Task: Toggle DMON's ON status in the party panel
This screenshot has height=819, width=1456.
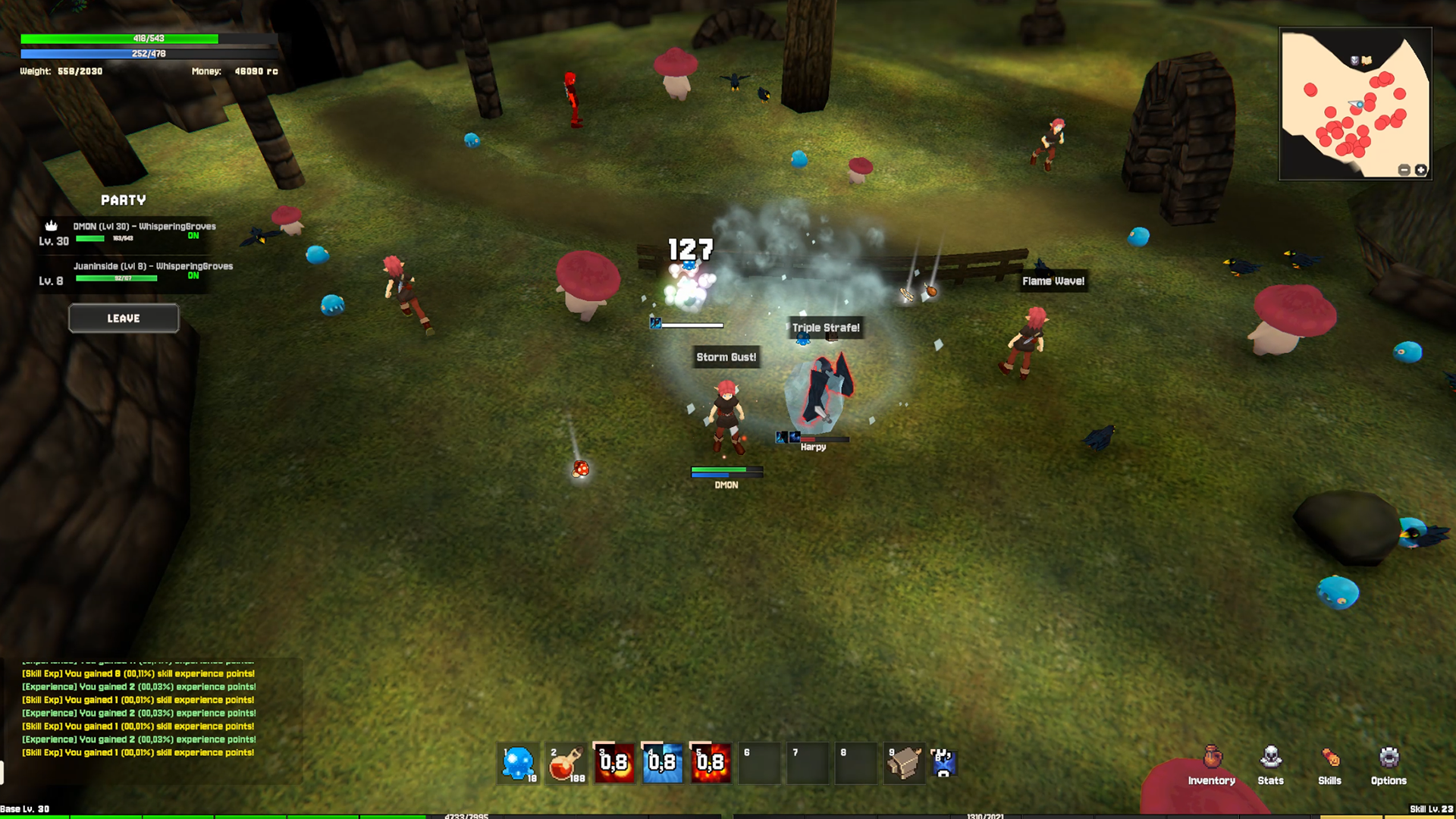Action: [x=195, y=236]
